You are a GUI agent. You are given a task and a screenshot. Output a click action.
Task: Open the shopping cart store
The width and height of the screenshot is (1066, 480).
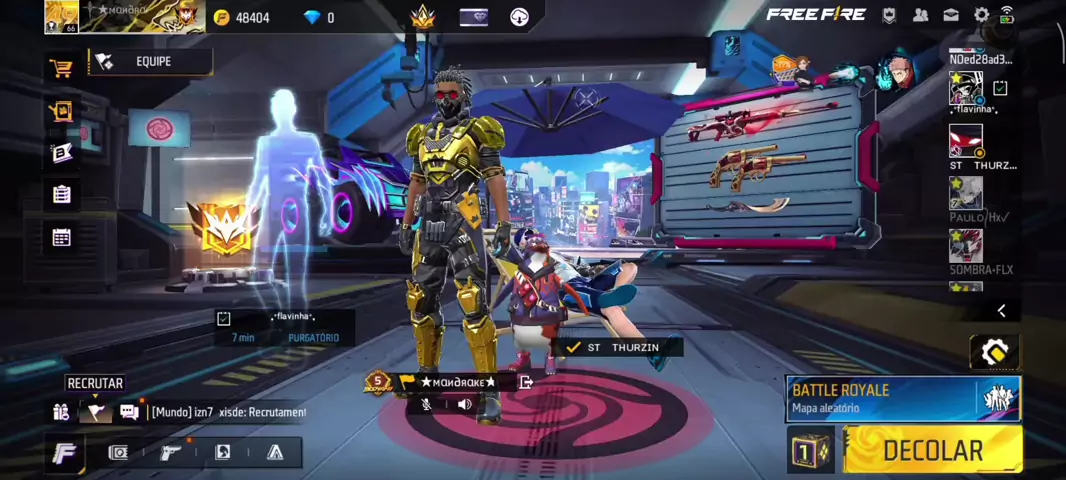61,68
